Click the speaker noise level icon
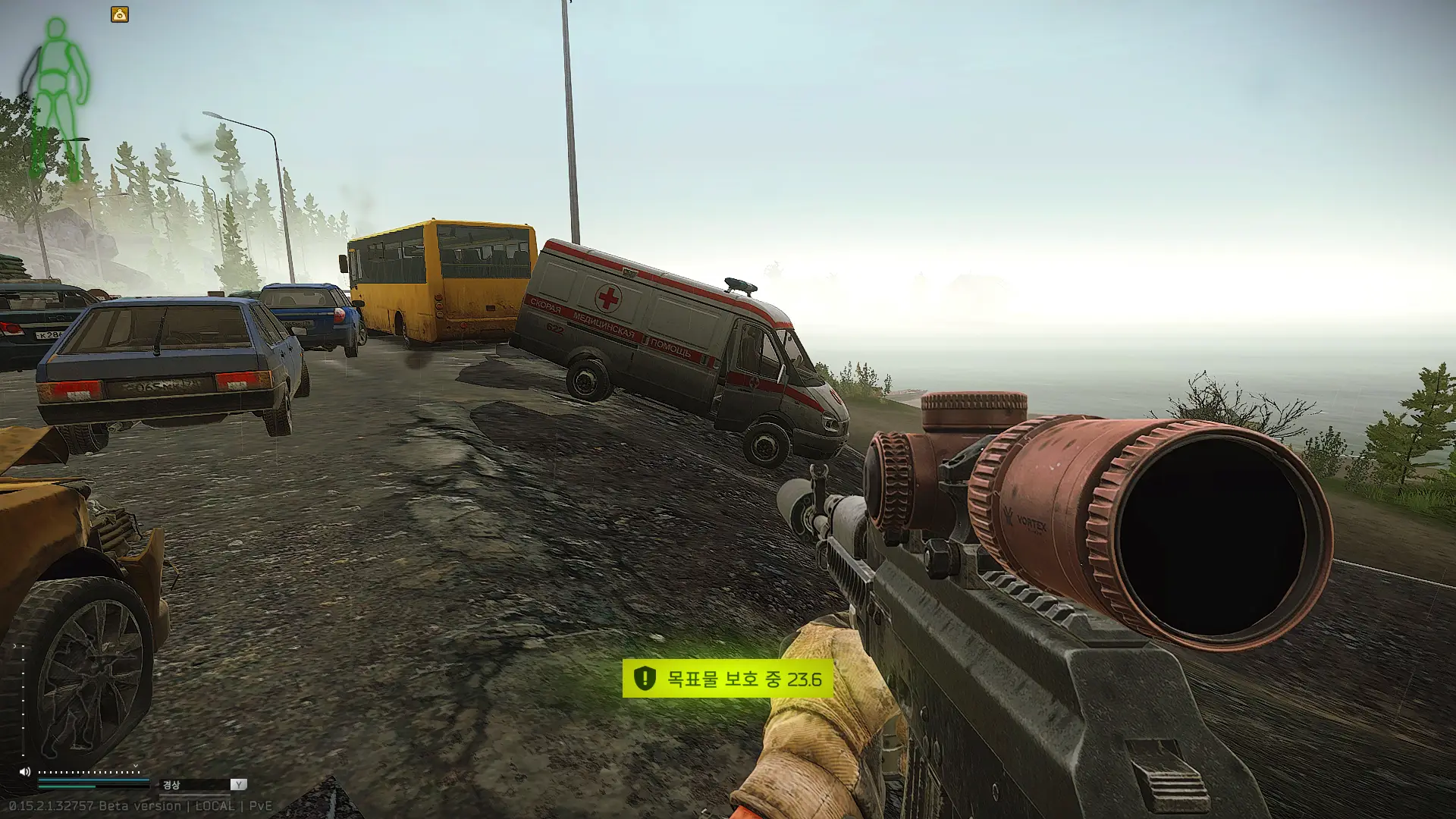Viewport: 1456px width, 819px height. point(25,772)
